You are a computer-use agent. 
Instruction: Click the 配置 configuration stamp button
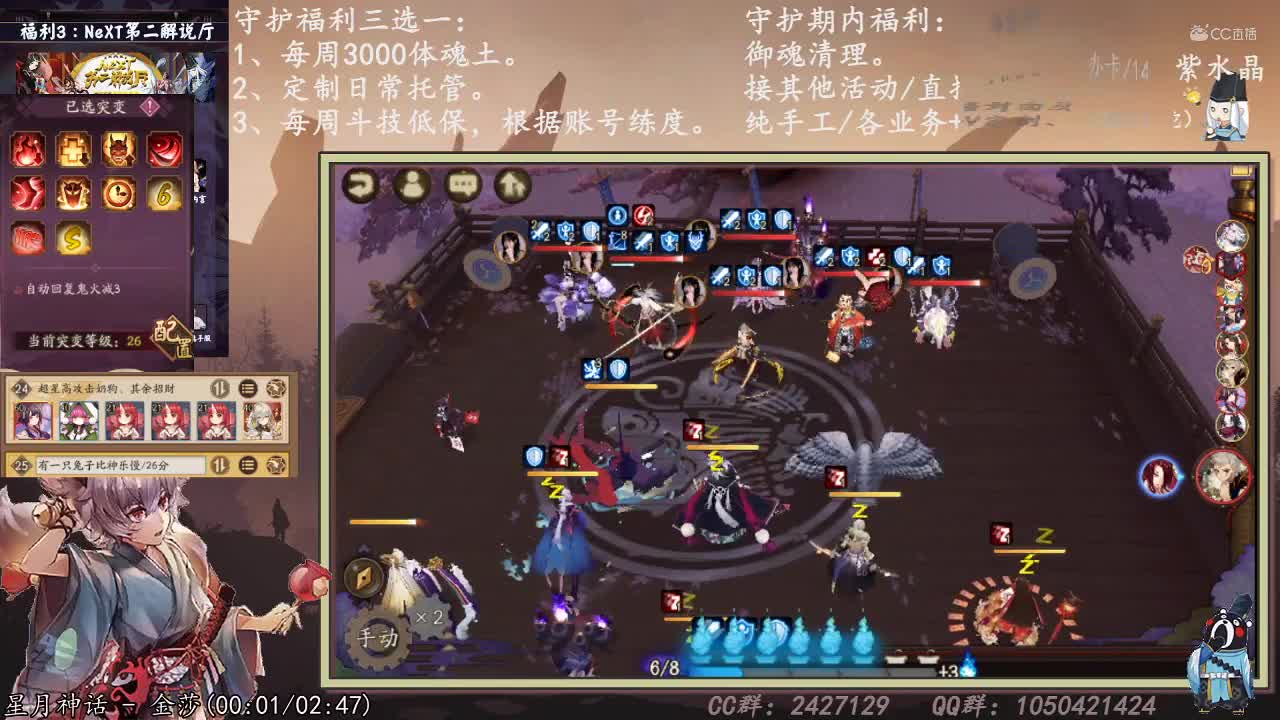point(171,337)
